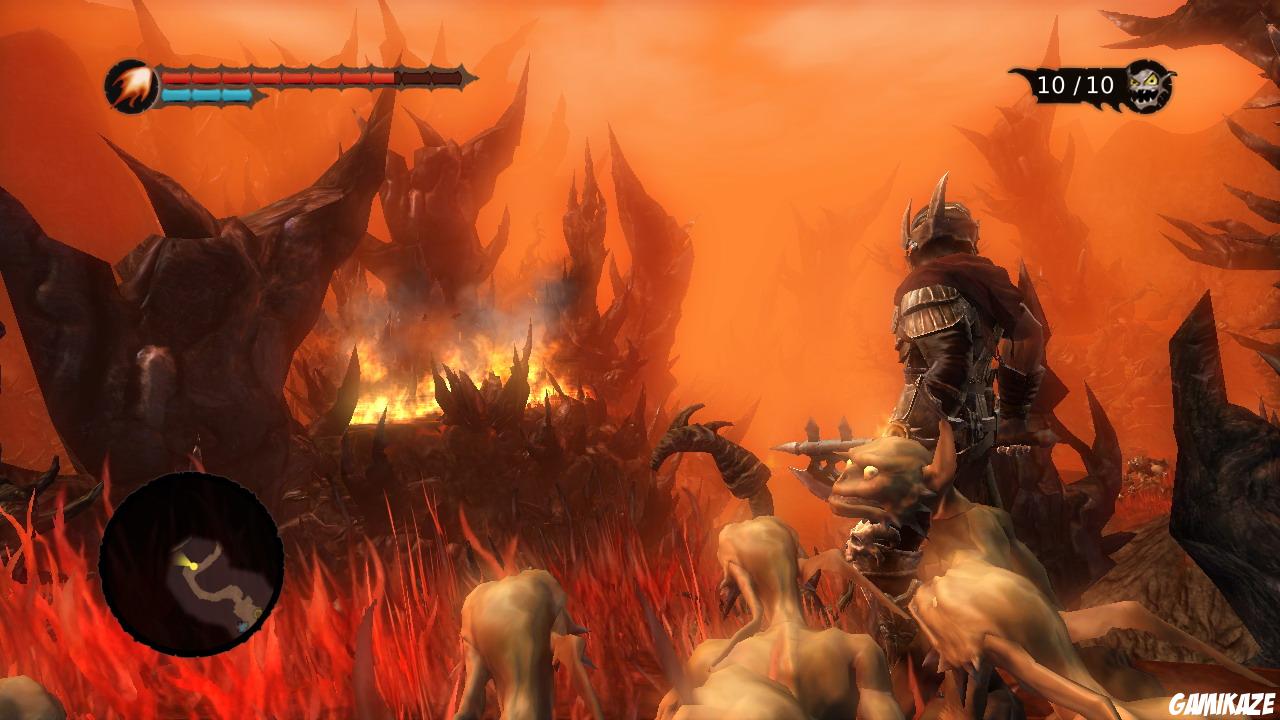Click the yellow player arrow on the minimap

point(193,566)
